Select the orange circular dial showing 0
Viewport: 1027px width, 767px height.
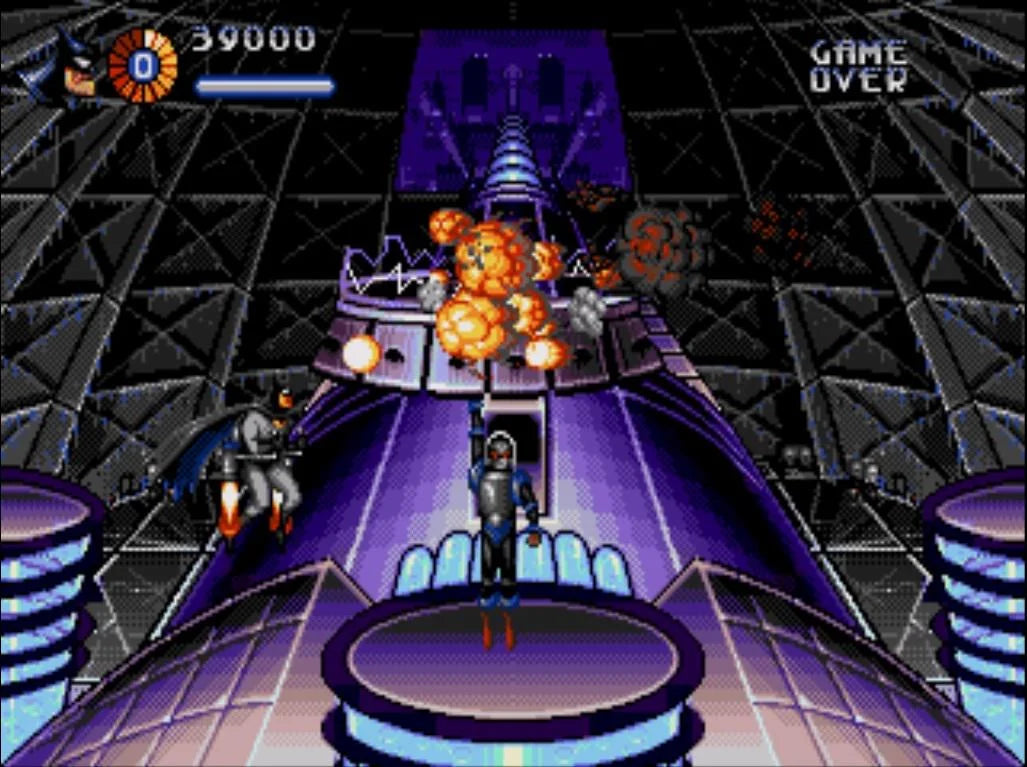143,66
